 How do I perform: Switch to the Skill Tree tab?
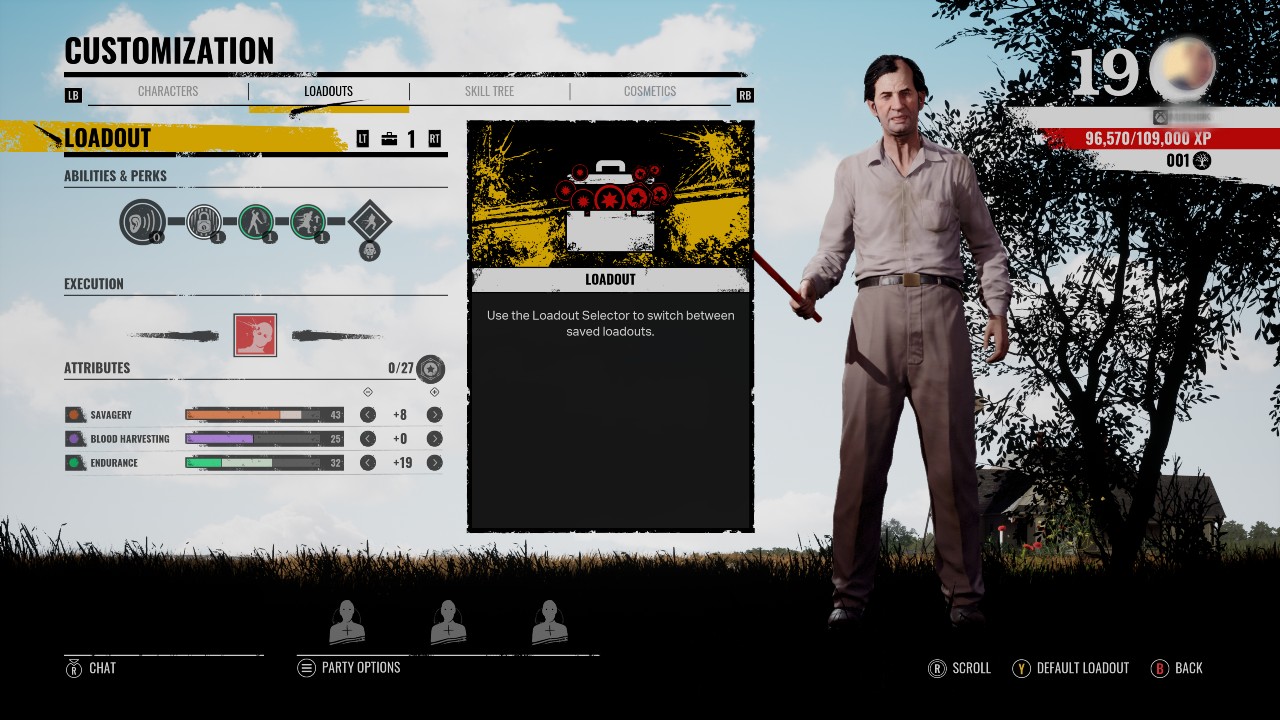click(489, 91)
